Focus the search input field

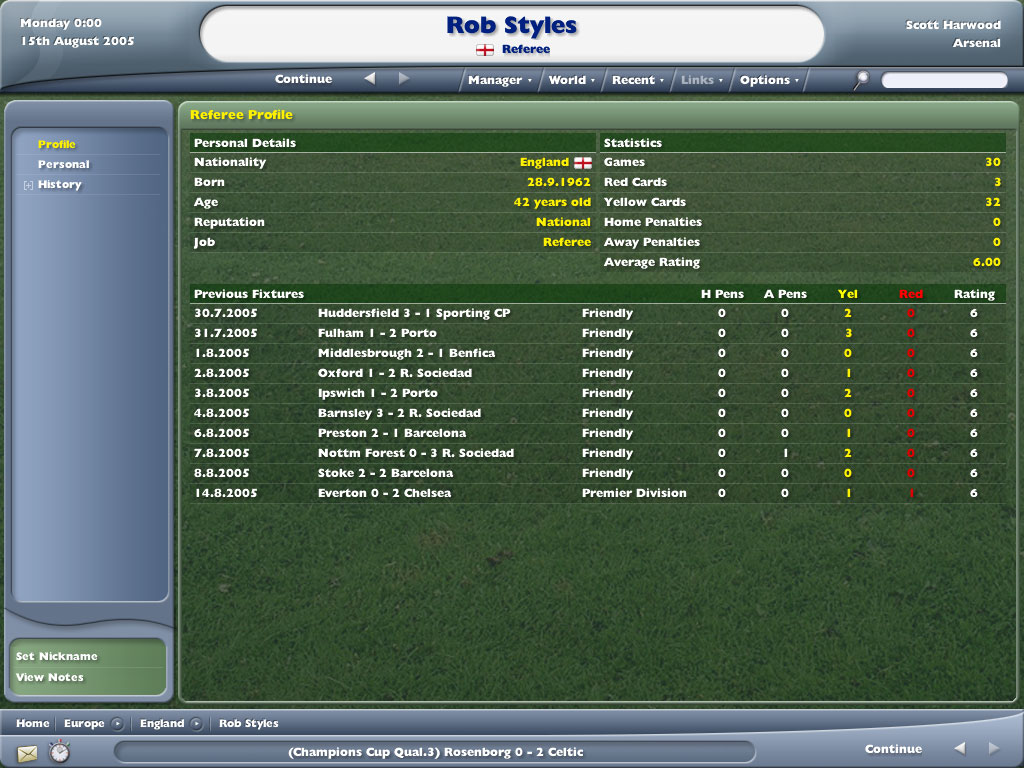click(944, 80)
